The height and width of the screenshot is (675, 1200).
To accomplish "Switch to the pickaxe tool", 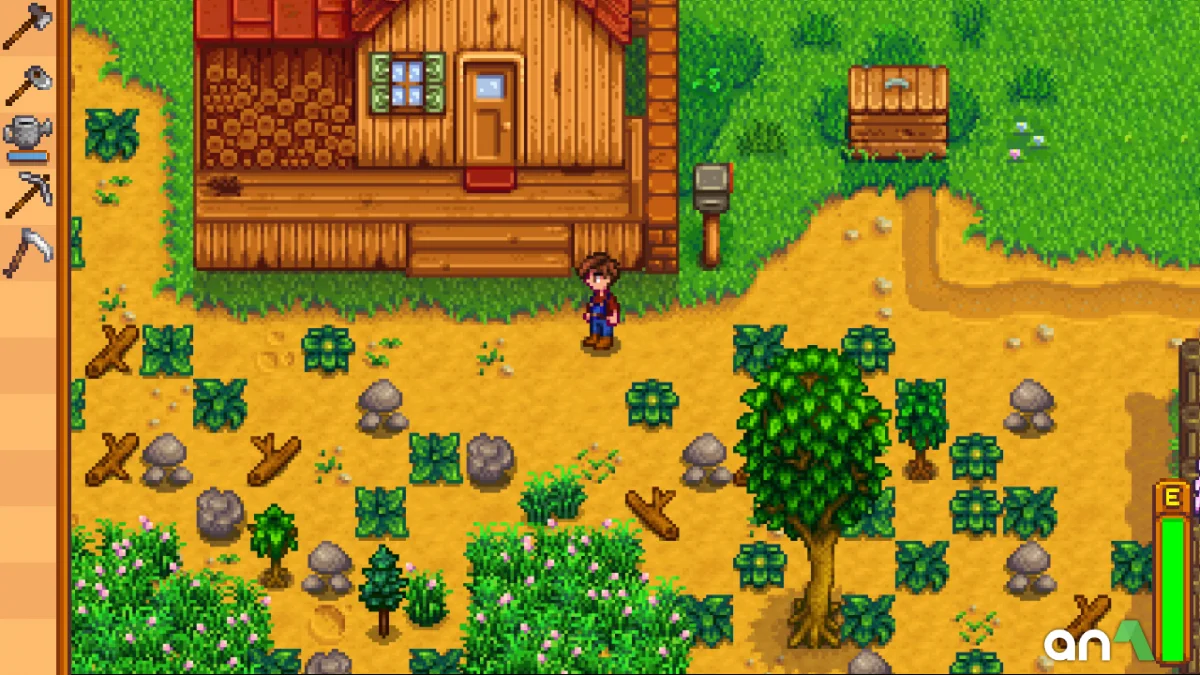I will 27,194.
